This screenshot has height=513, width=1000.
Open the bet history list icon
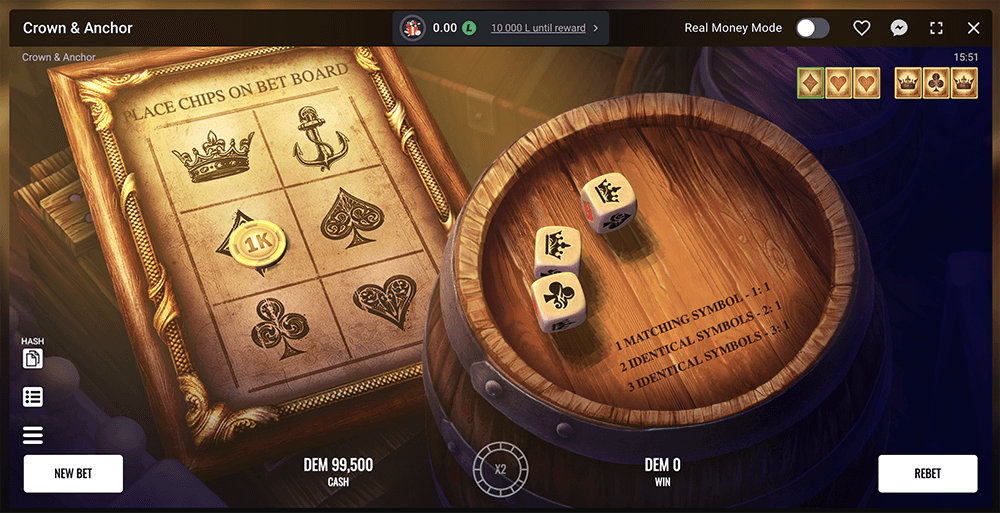point(32,397)
